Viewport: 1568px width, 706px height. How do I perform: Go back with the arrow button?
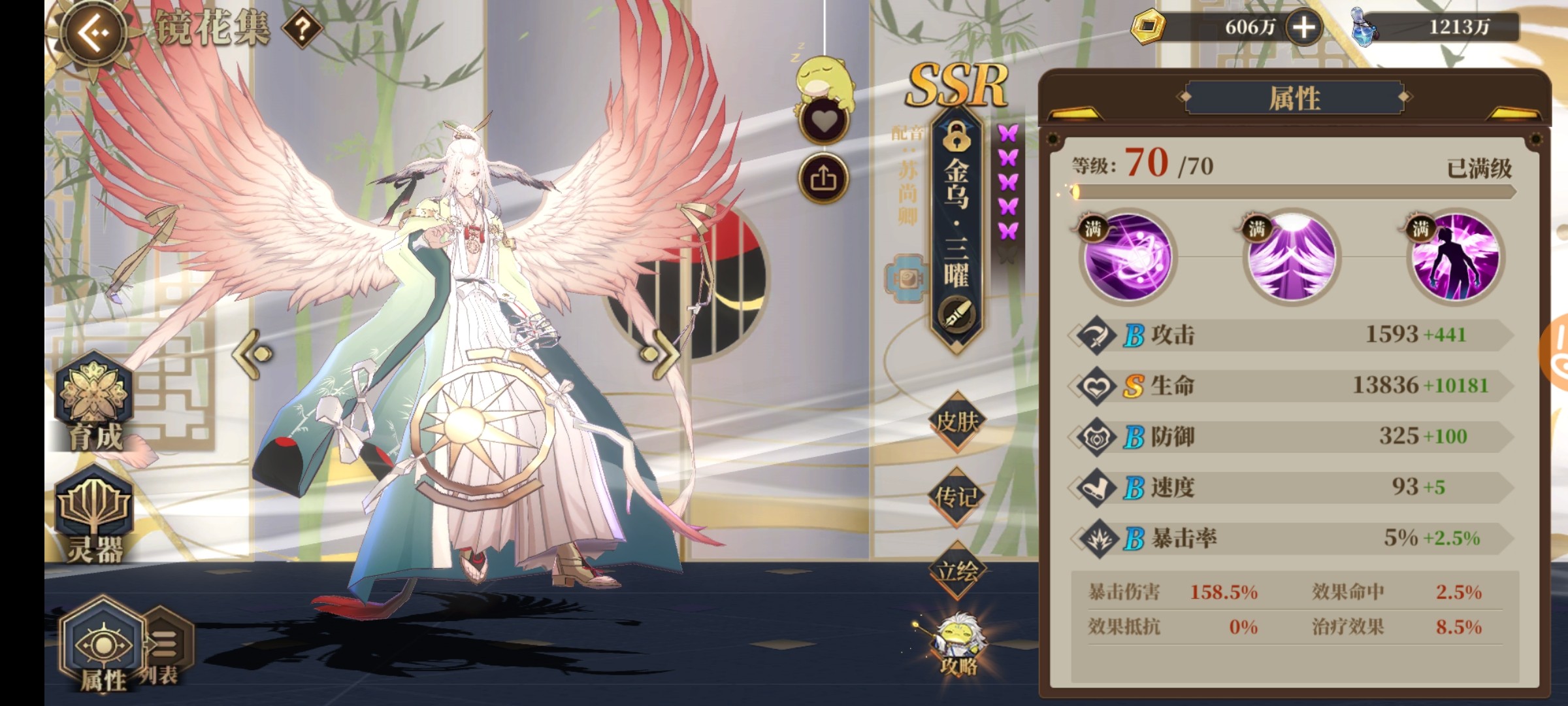point(94,33)
